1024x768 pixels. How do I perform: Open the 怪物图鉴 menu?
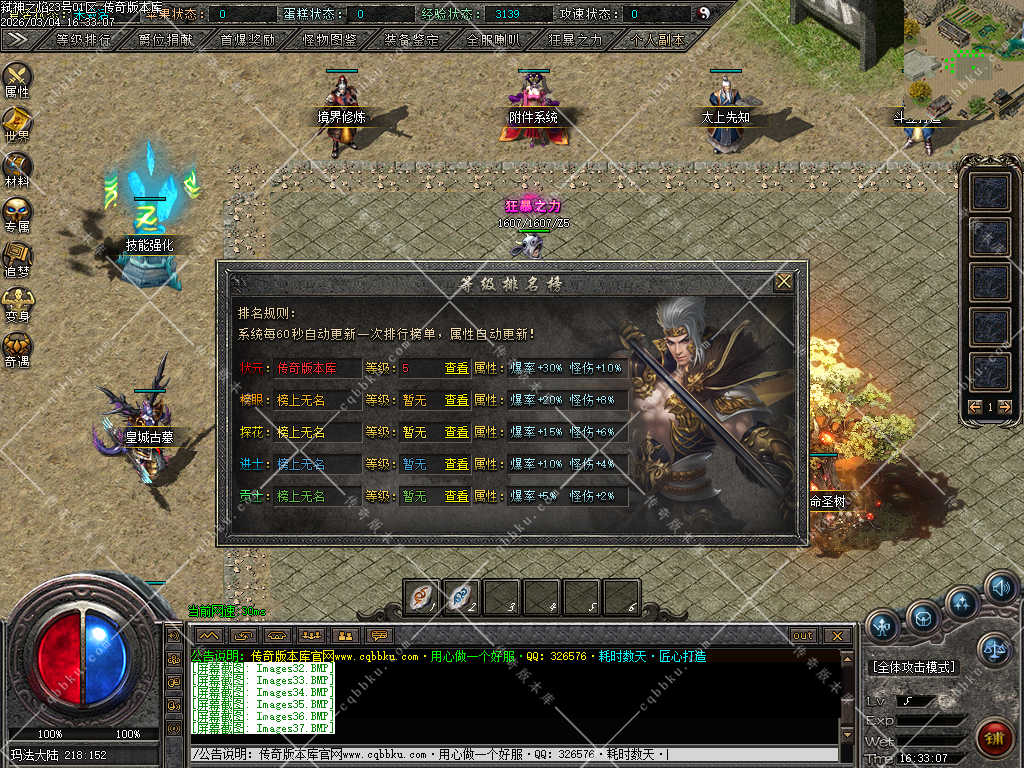[x=329, y=40]
